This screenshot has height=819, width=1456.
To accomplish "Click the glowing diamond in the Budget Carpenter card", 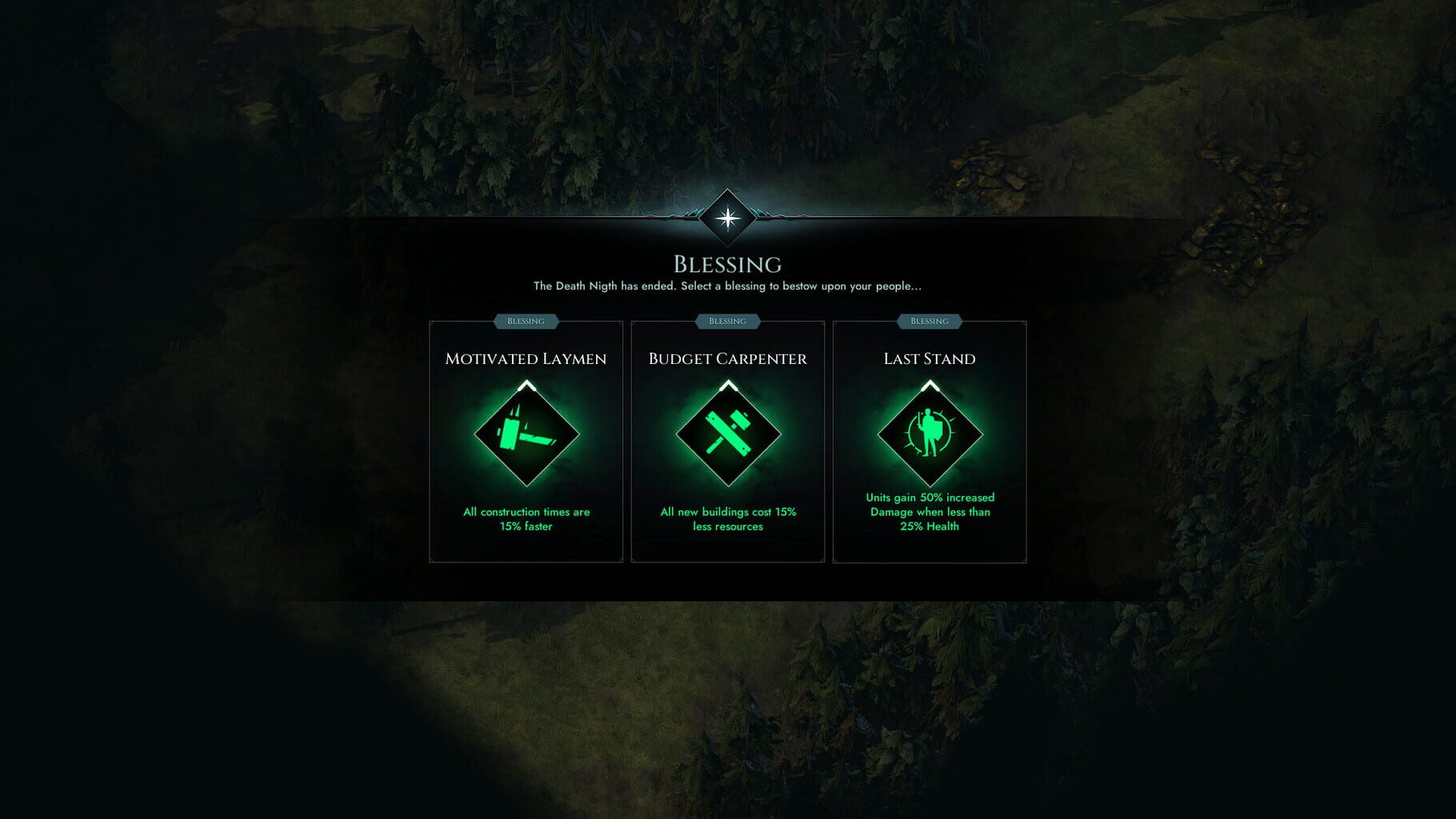I will tap(727, 434).
